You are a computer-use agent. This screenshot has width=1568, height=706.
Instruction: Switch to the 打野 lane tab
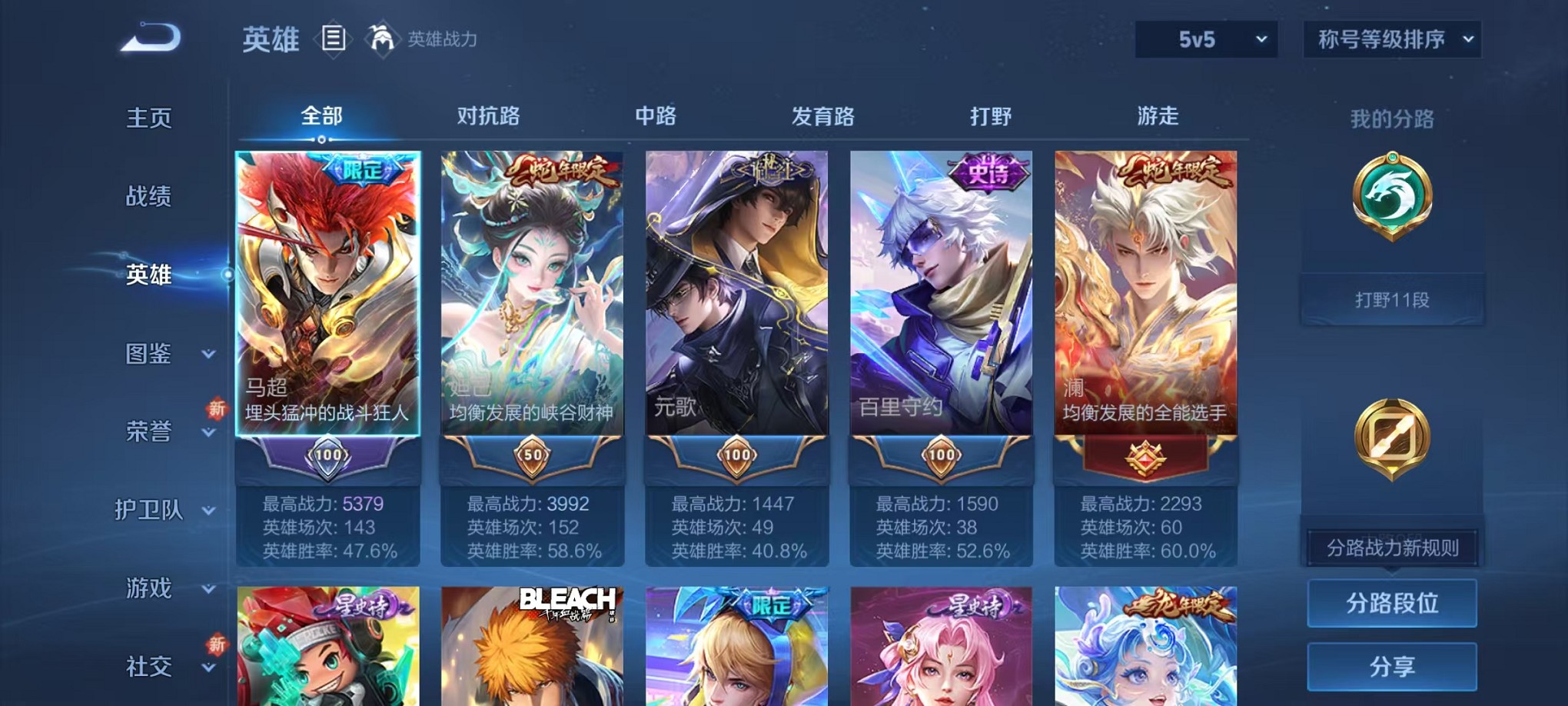pyautogui.click(x=992, y=117)
